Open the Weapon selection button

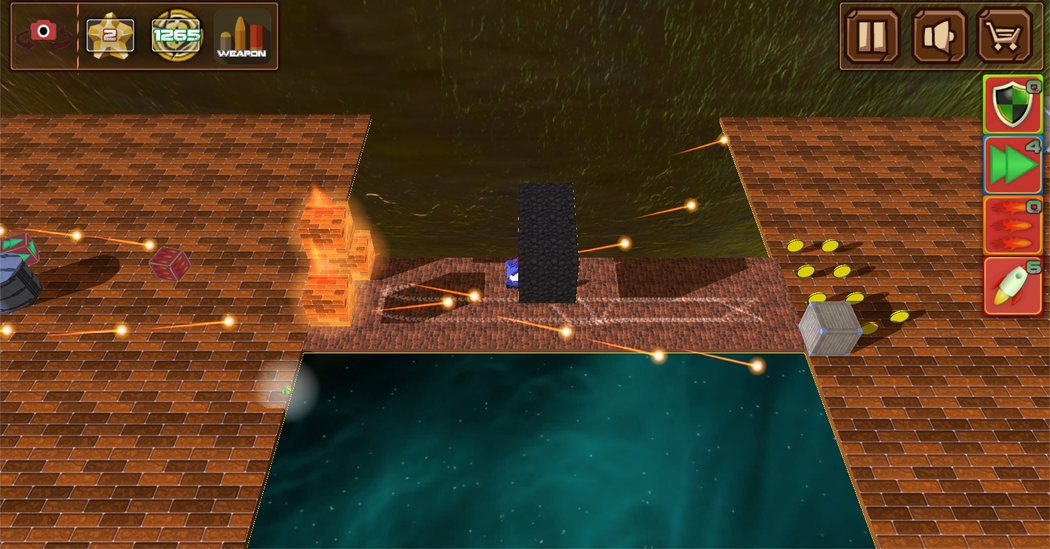click(x=242, y=36)
